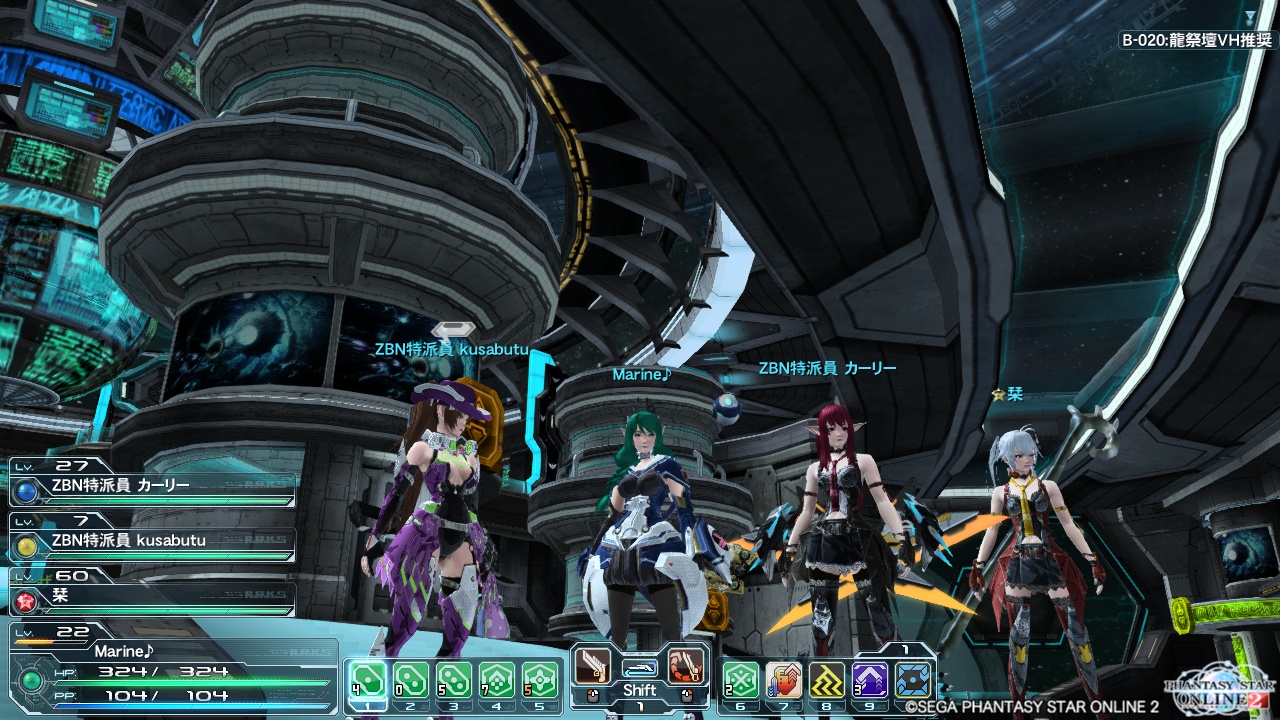Image resolution: width=1280 pixels, height=720 pixels.
Task: Use the three-dot green item in slot 3
Action: click(454, 680)
